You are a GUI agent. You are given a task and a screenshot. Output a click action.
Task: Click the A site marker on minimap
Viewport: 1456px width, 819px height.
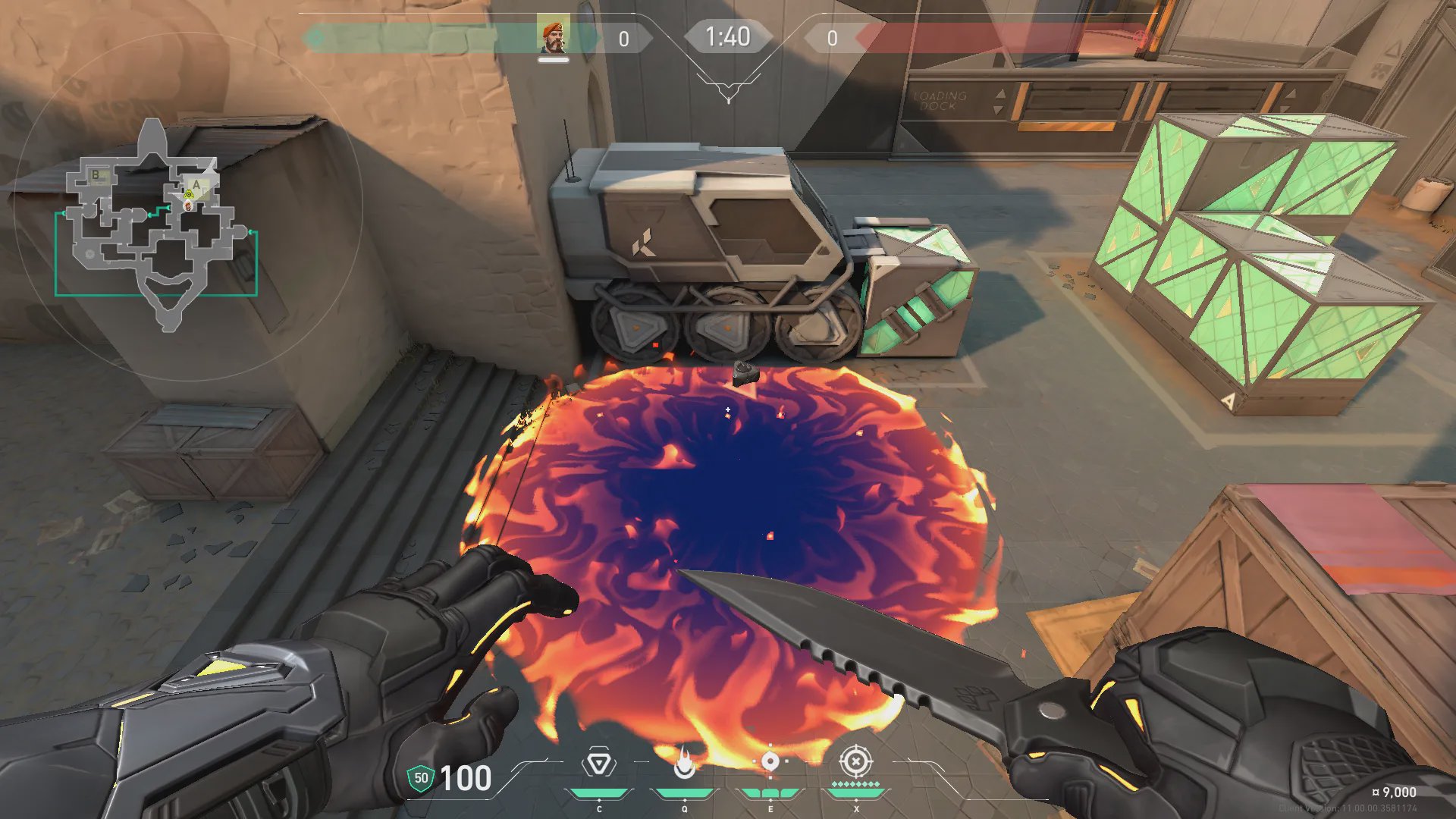pos(196,184)
